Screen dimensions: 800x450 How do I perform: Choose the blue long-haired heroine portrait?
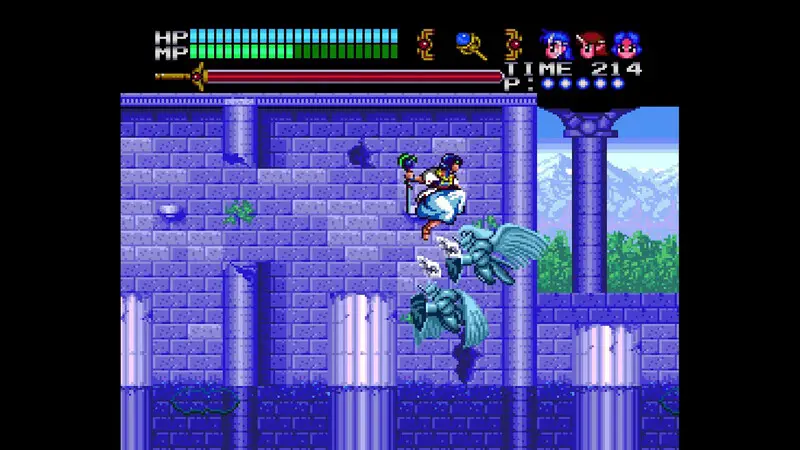pyautogui.click(x=554, y=45)
